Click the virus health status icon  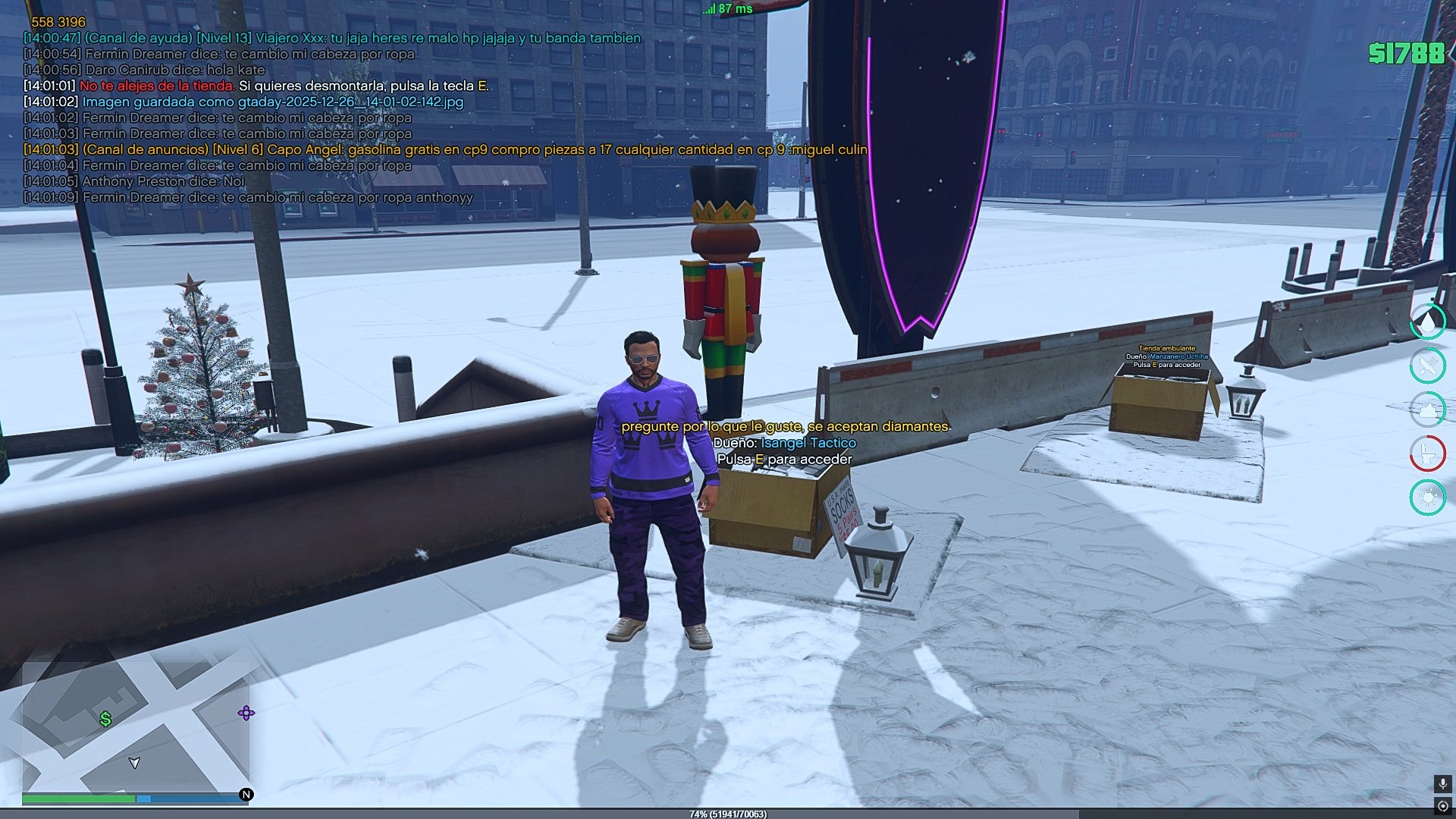(1428, 497)
